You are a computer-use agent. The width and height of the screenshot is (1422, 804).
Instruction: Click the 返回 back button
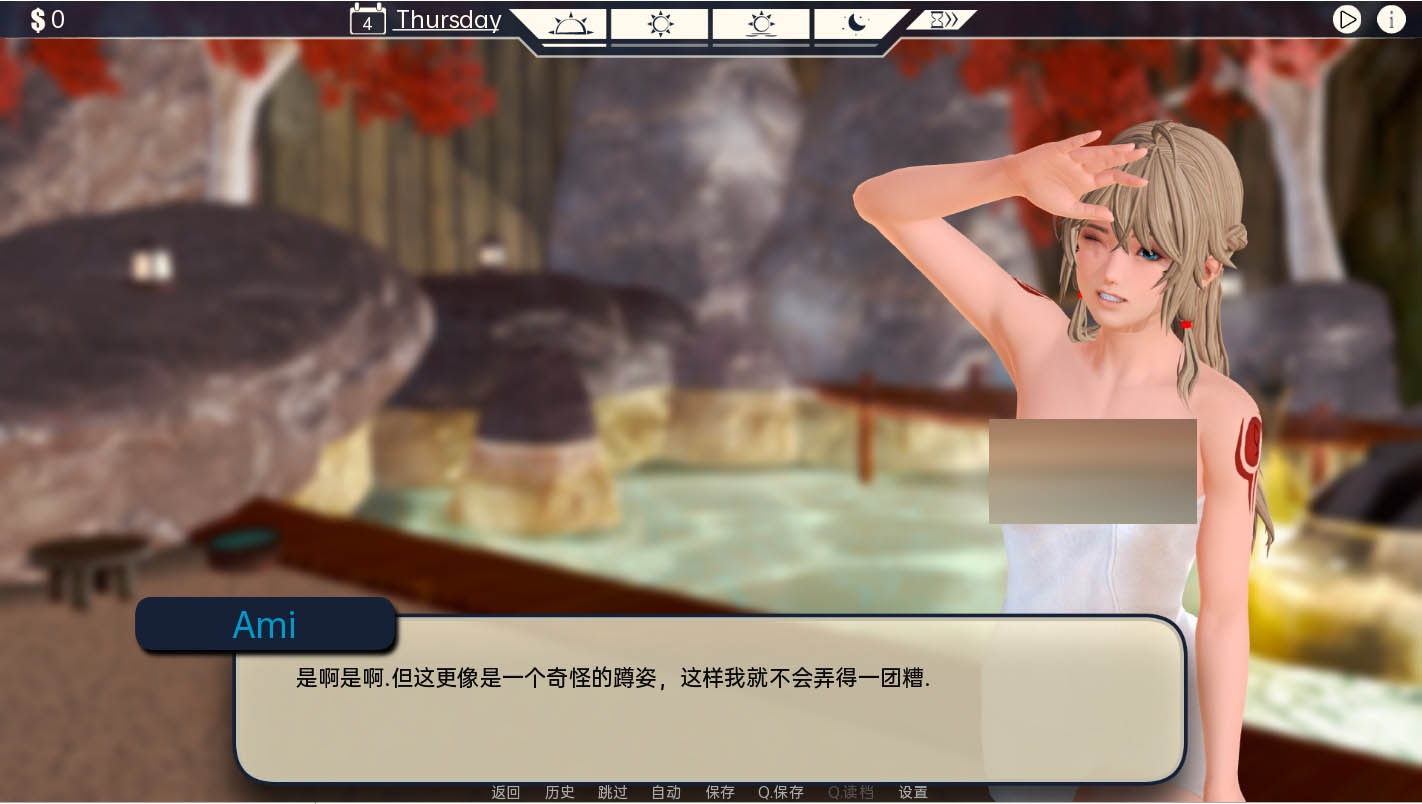point(506,792)
